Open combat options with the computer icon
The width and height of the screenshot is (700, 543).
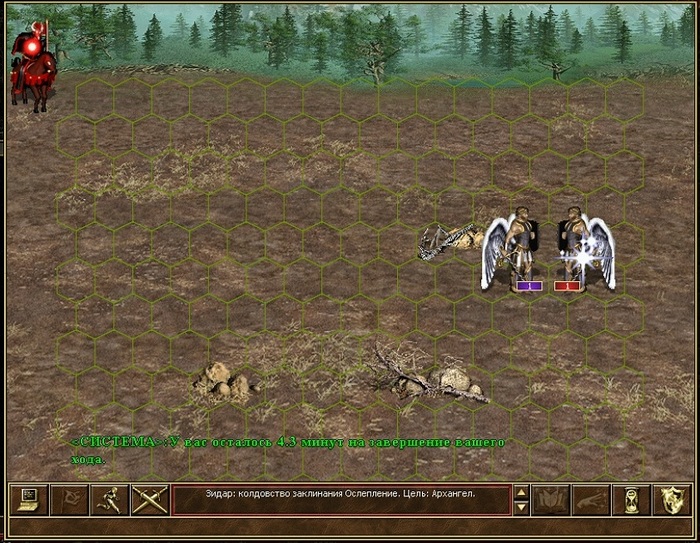pyautogui.click(x=29, y=499)
